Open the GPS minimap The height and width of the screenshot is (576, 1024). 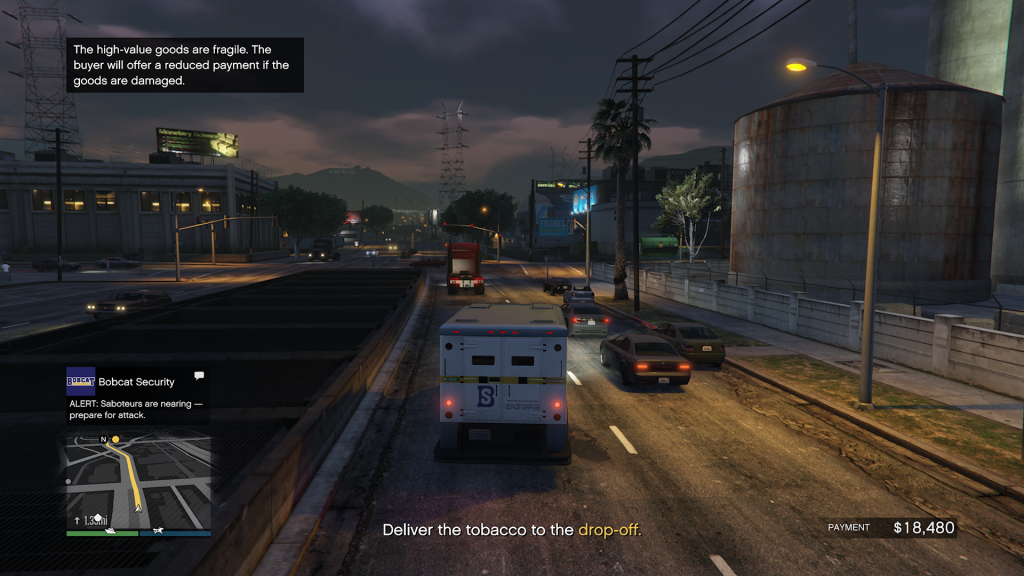[x=139, y=479]
